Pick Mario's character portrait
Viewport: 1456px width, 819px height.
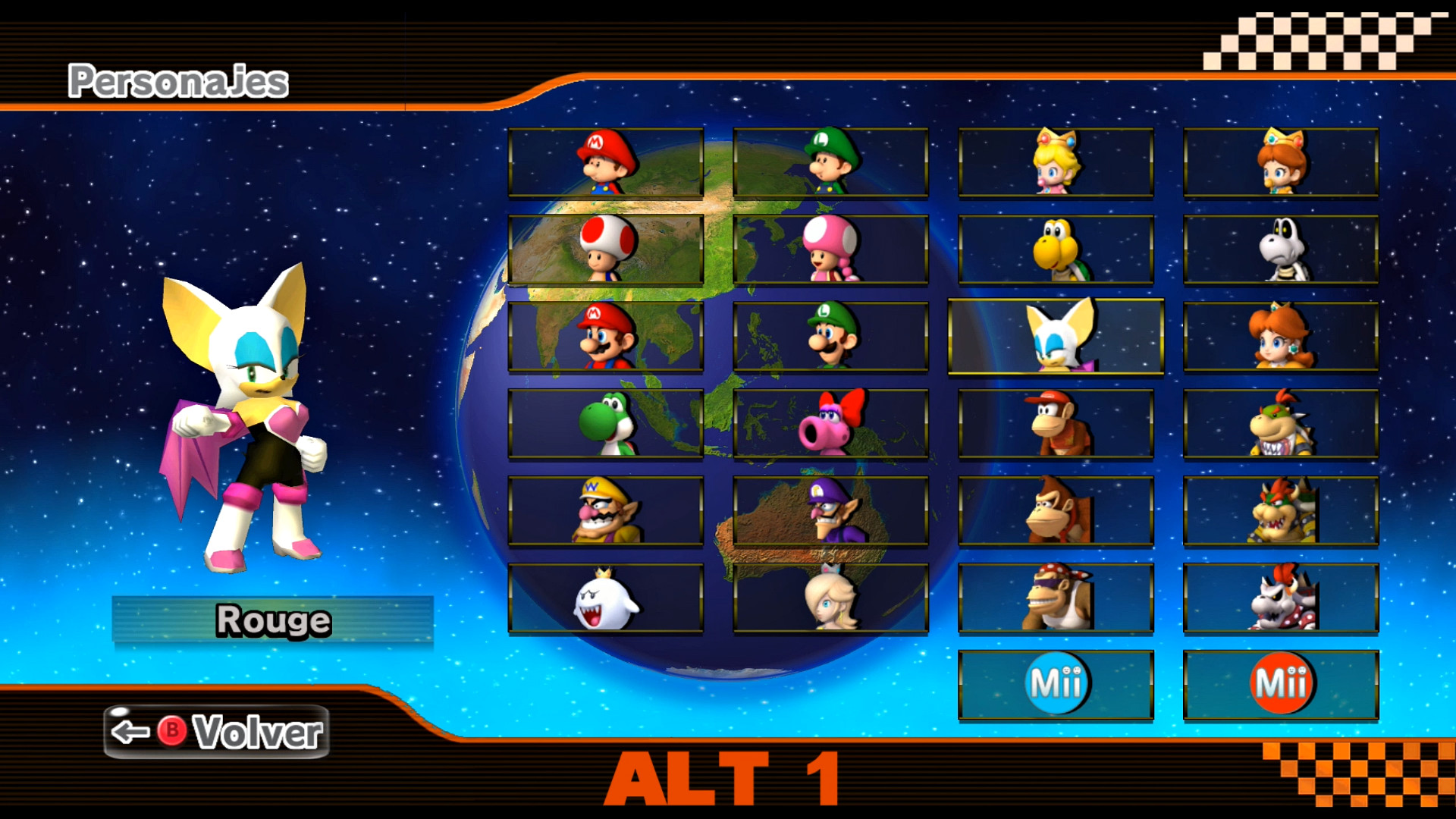[x=604, y=336]
